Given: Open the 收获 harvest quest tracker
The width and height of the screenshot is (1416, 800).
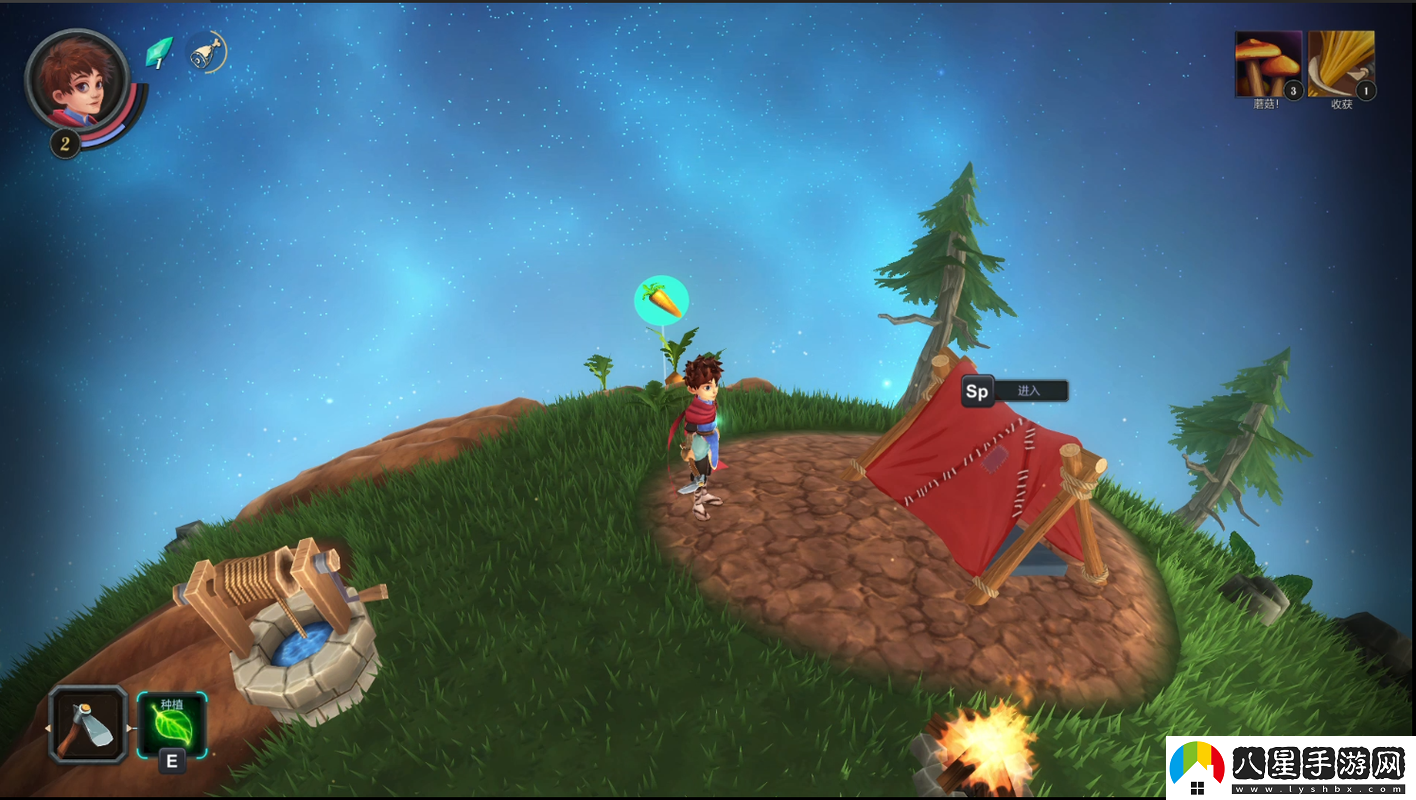Looking at the screenshot, I should [1341, 63].
